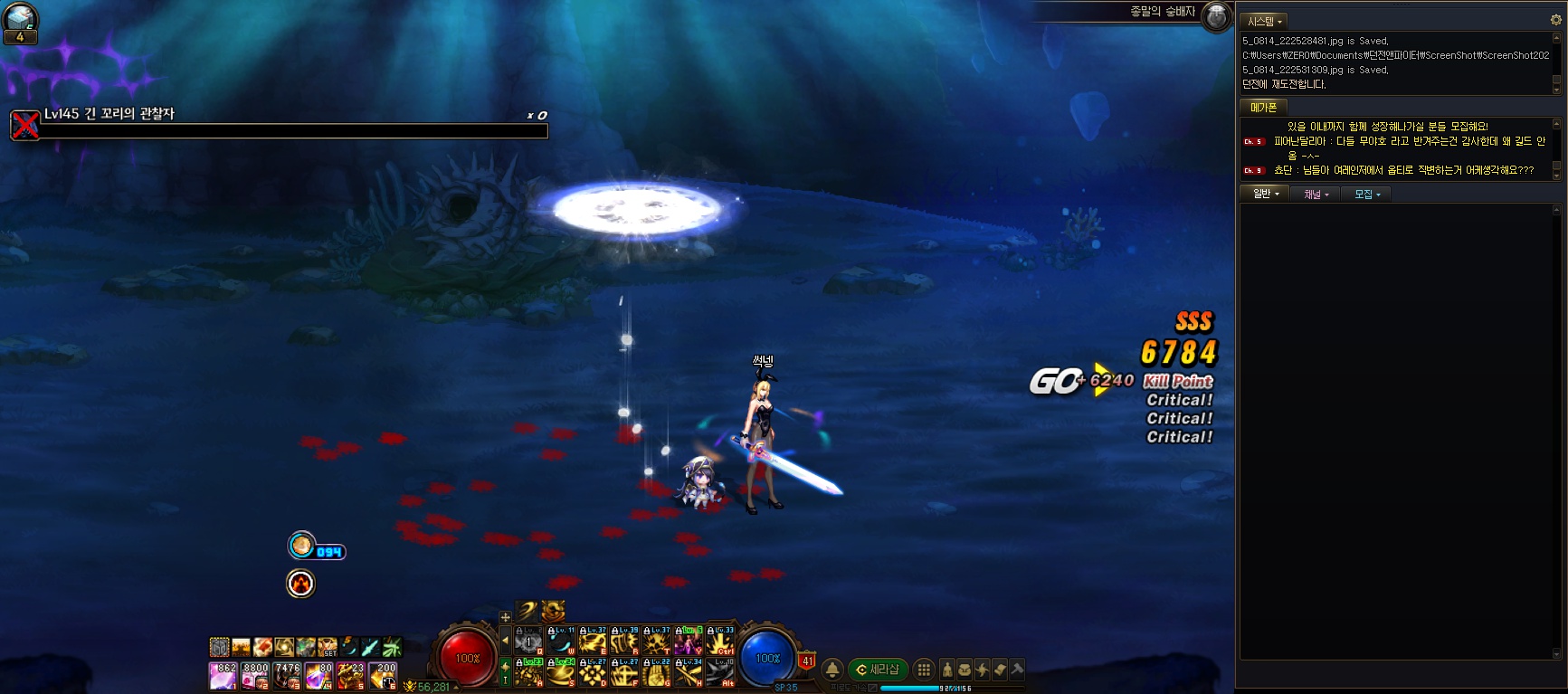Click the bell notification icon
Screen dimensions: 1568x694
coord(832,670)
